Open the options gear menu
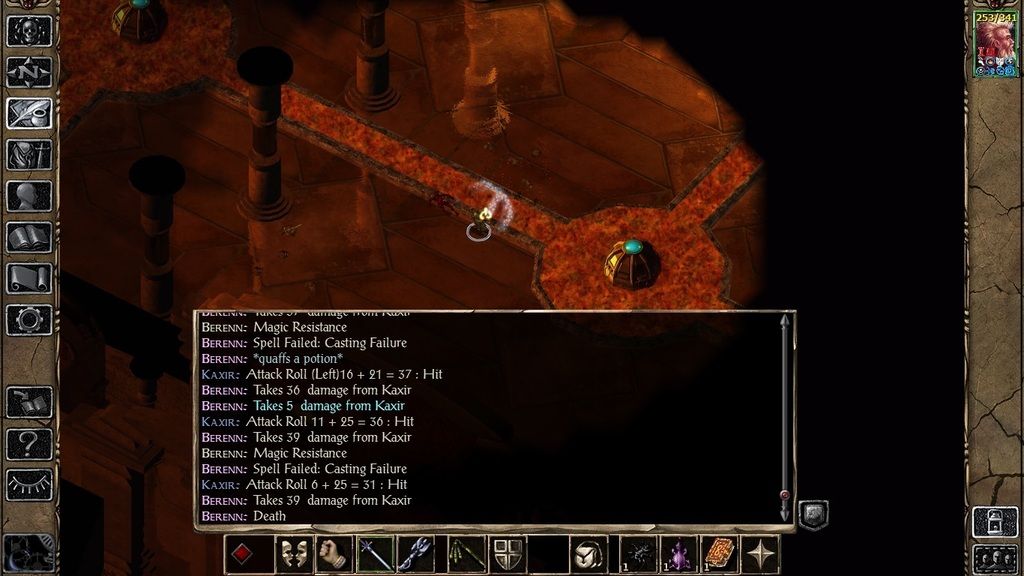The width and height of the screenshot is (1024, 576). tap(29, 320)
